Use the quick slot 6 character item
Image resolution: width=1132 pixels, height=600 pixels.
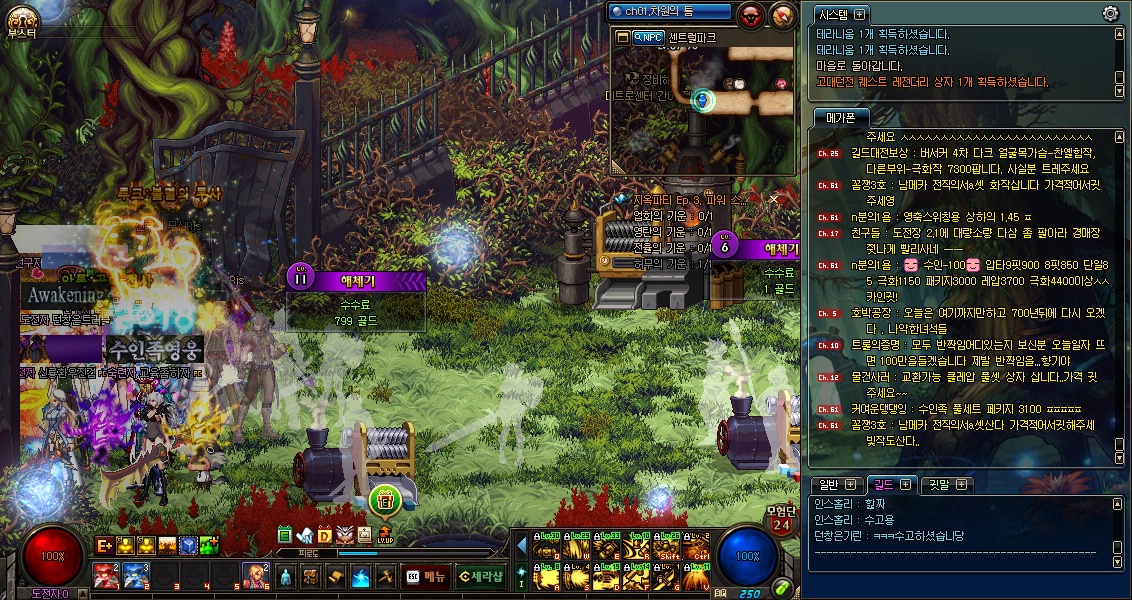click(255, 575)
